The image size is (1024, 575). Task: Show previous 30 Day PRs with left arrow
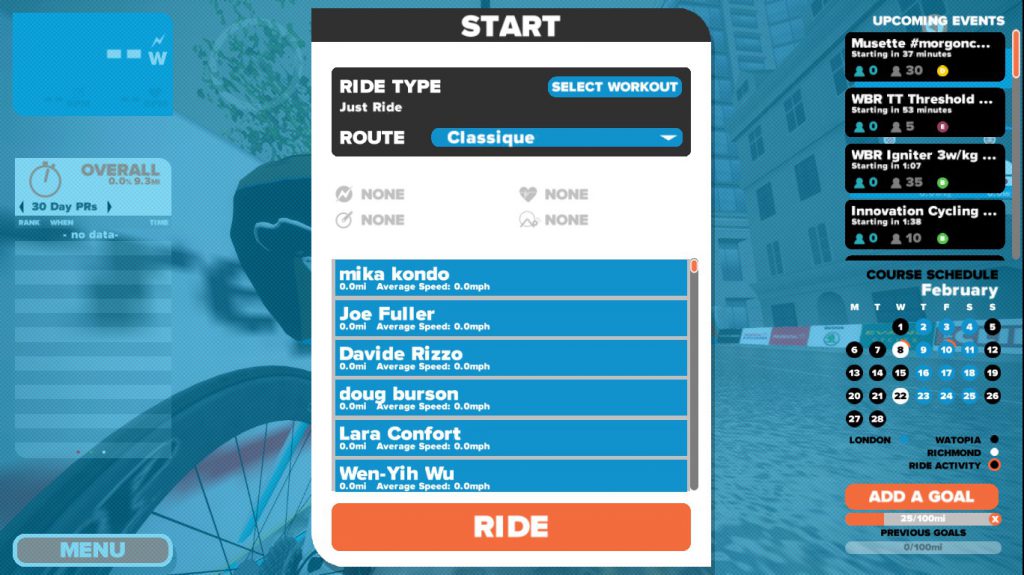pyautogui.click(x=22, y=207)
